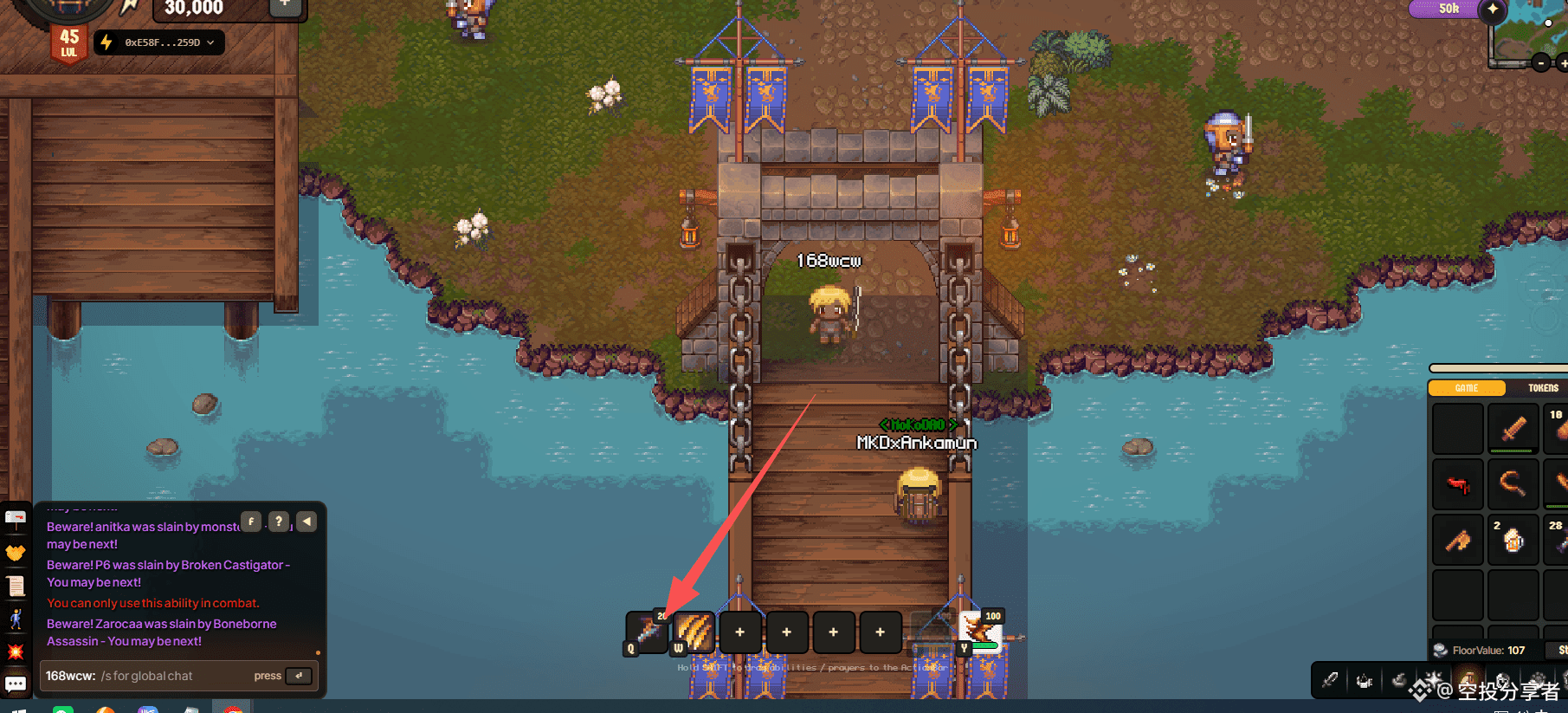
Task: Open the mailbox icon in the sidebar
Action: click(x=16, y=518)
